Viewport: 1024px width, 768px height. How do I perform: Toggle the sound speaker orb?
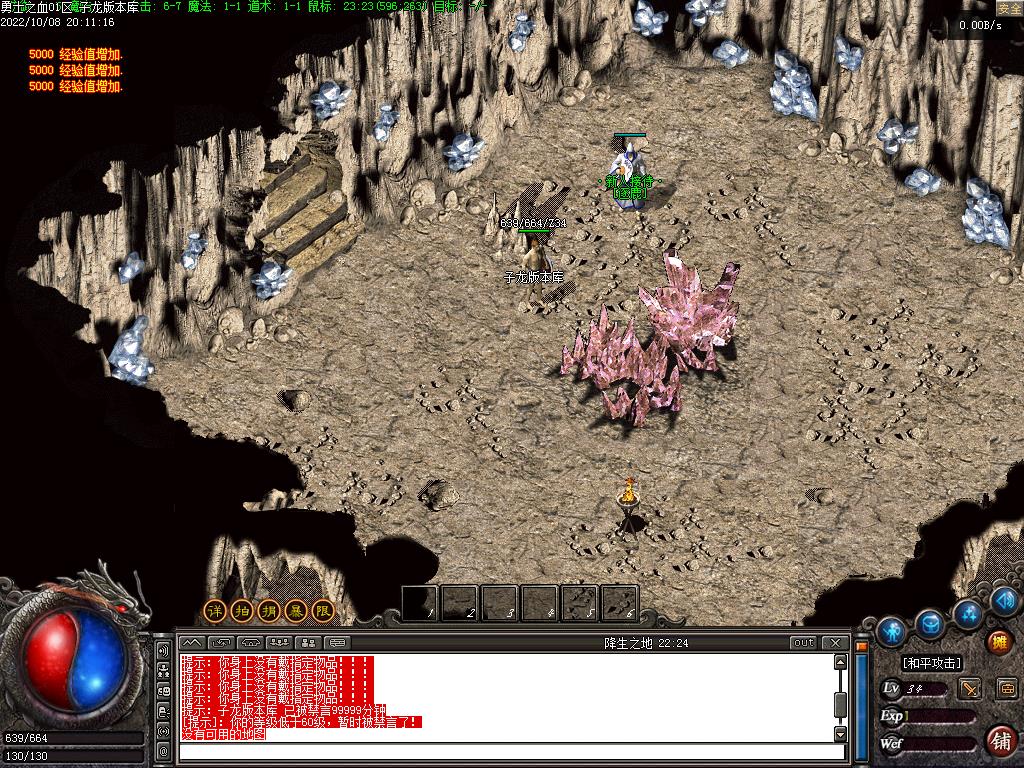click(1005, 601)
